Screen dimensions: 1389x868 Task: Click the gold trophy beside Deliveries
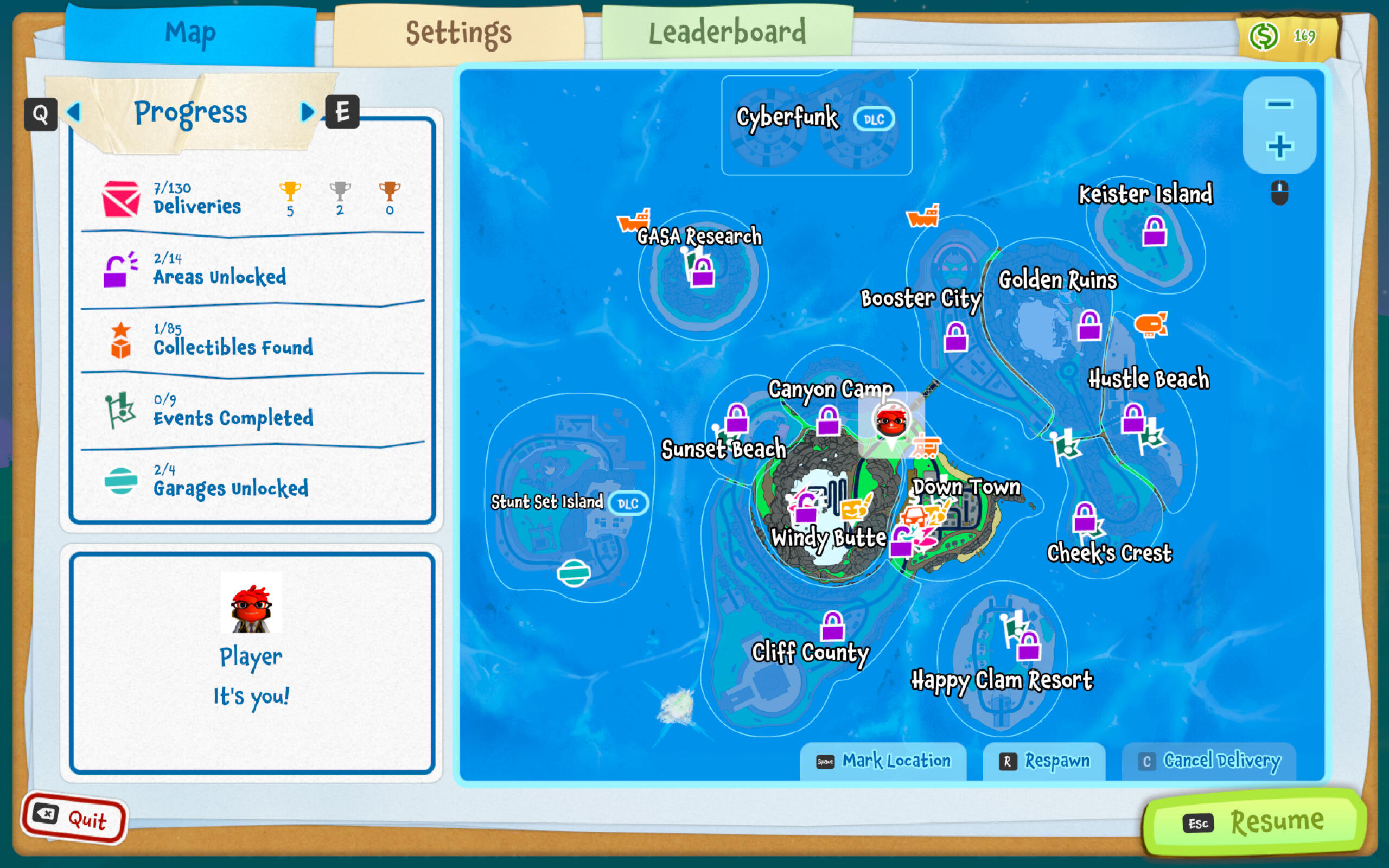click(291, 192)
